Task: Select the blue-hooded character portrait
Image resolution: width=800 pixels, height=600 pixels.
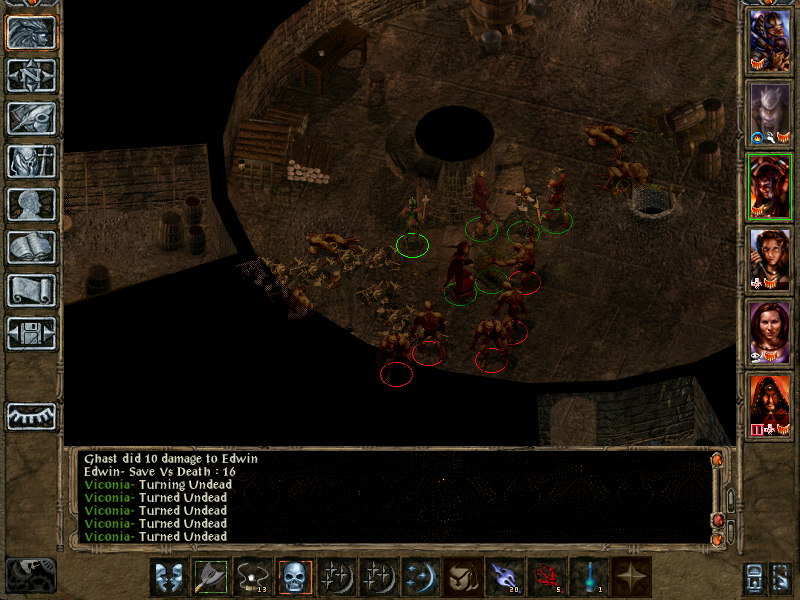Action: point(770,40)
